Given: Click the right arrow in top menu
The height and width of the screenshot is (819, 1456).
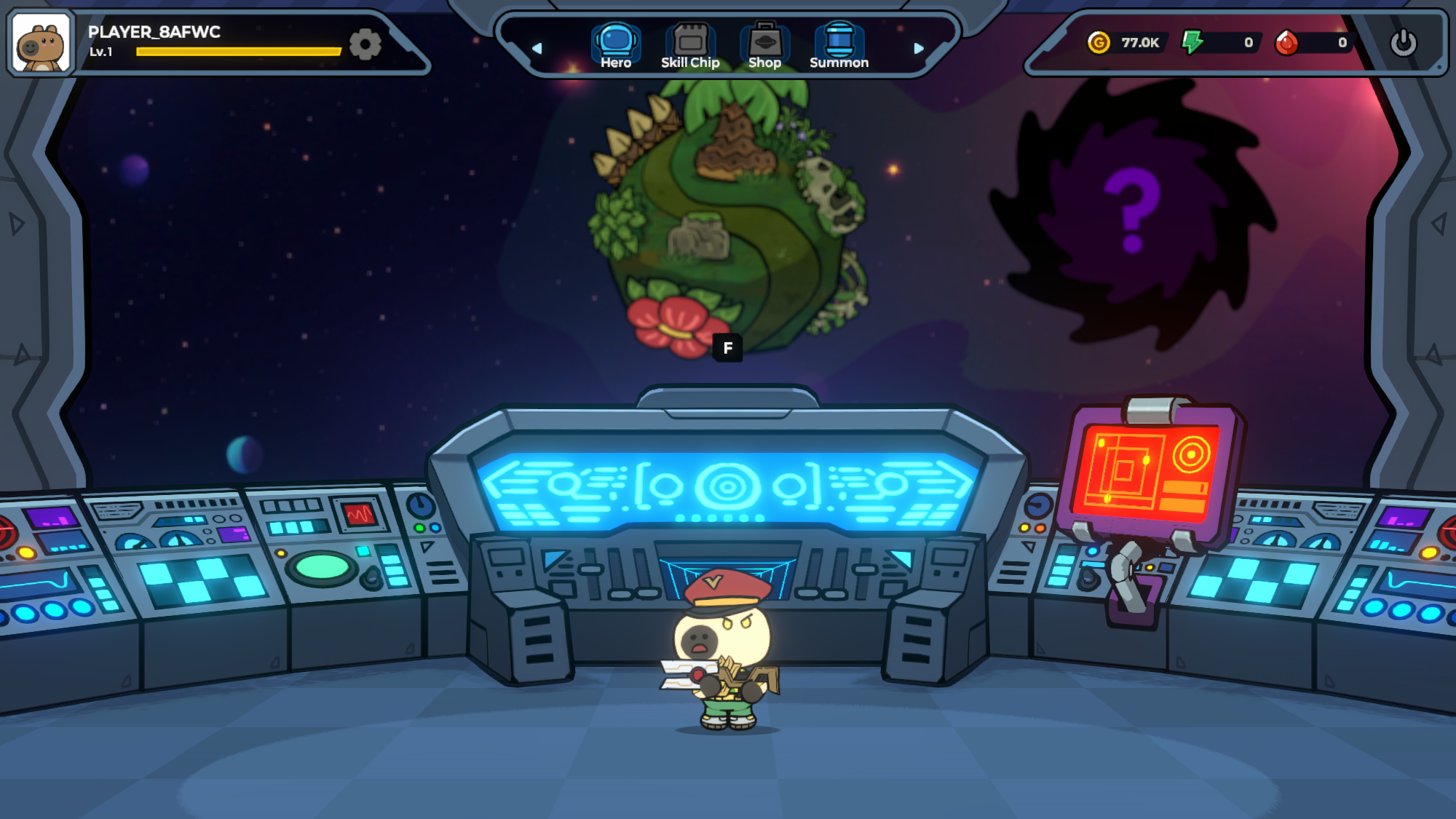Looking at the screenshot, I should point(919,48).
